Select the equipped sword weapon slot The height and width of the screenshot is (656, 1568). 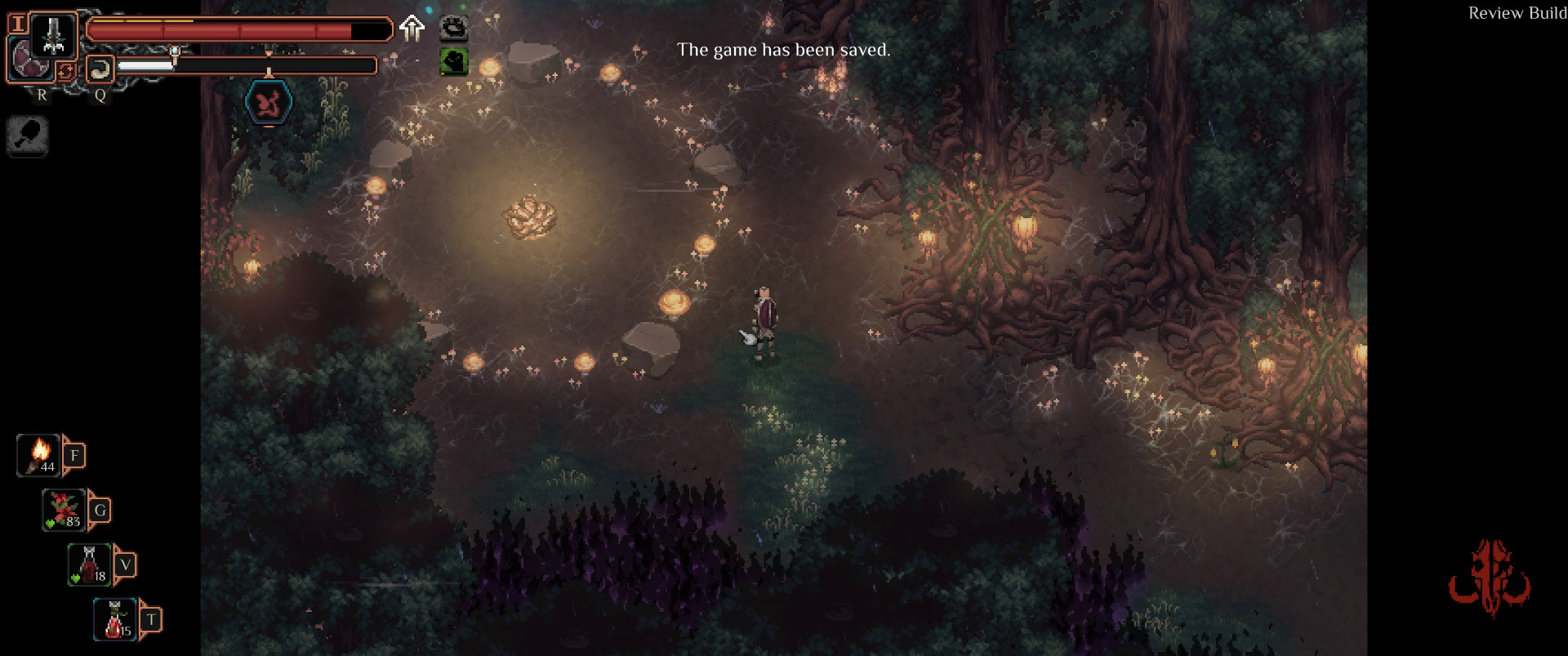pos(54,35)
